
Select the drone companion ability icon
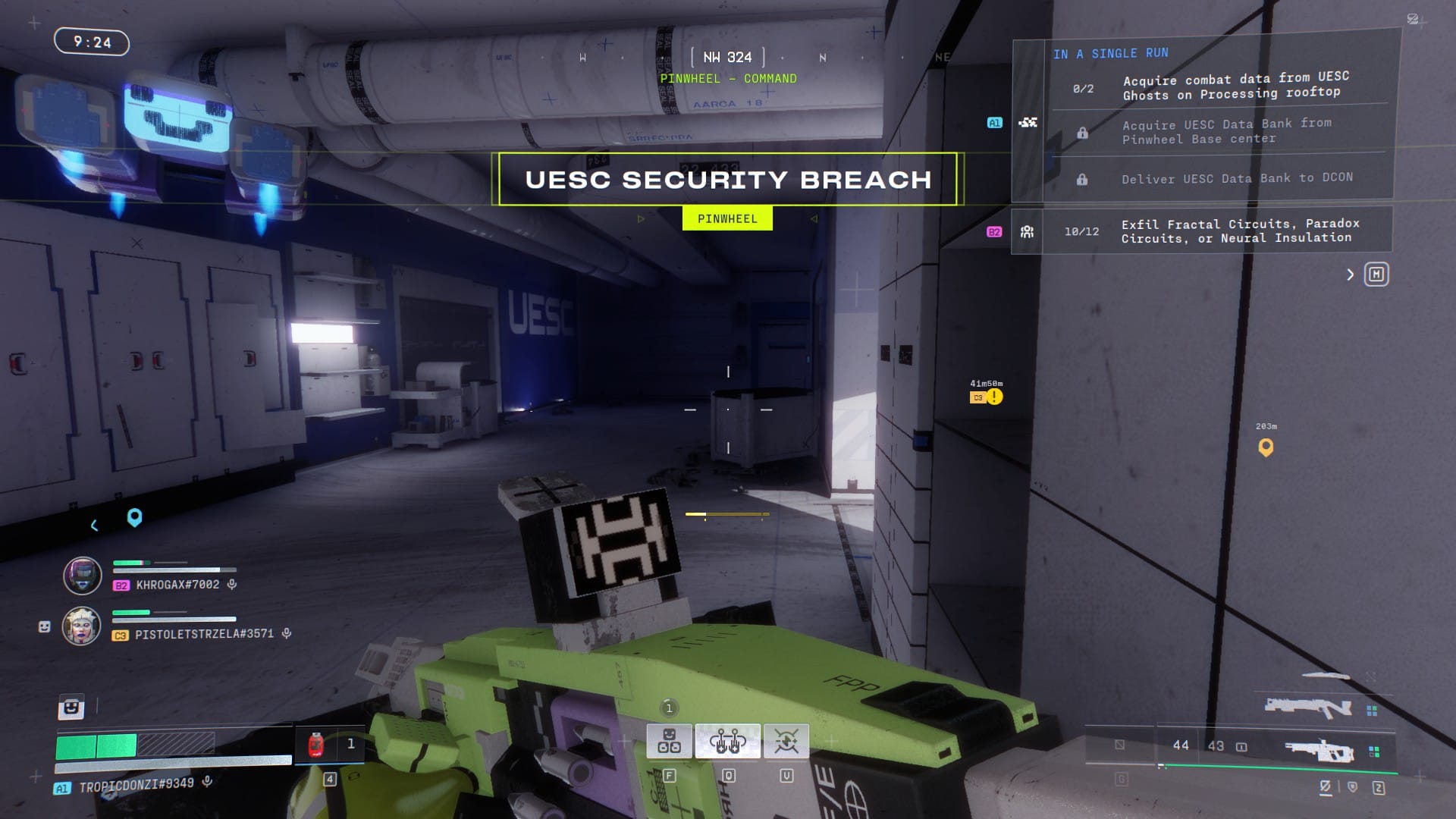click(x=669, y=741)
